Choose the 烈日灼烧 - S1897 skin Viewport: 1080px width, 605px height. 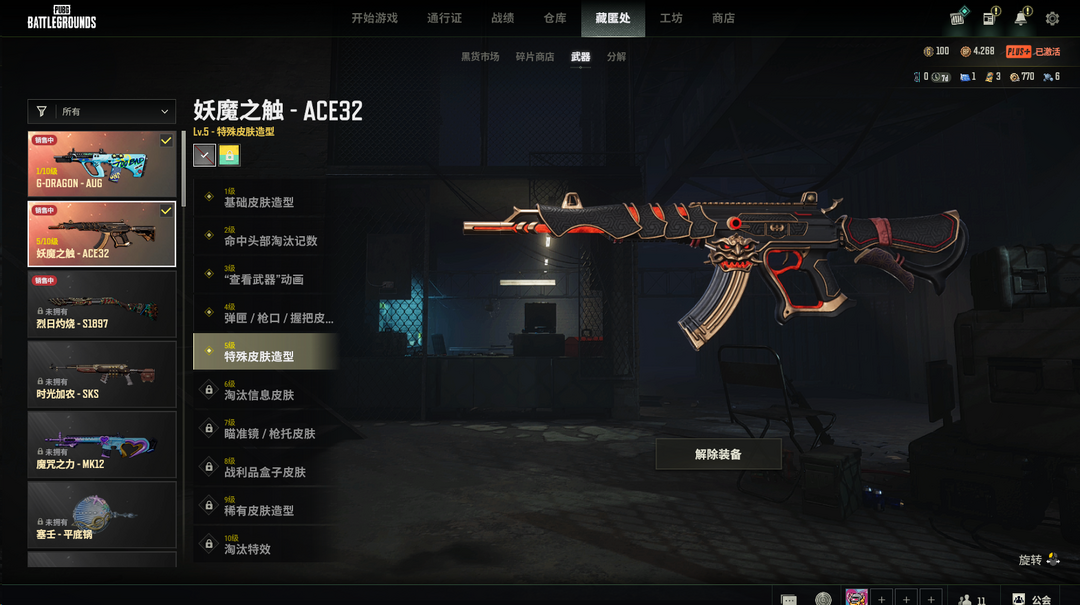point(101,304)
